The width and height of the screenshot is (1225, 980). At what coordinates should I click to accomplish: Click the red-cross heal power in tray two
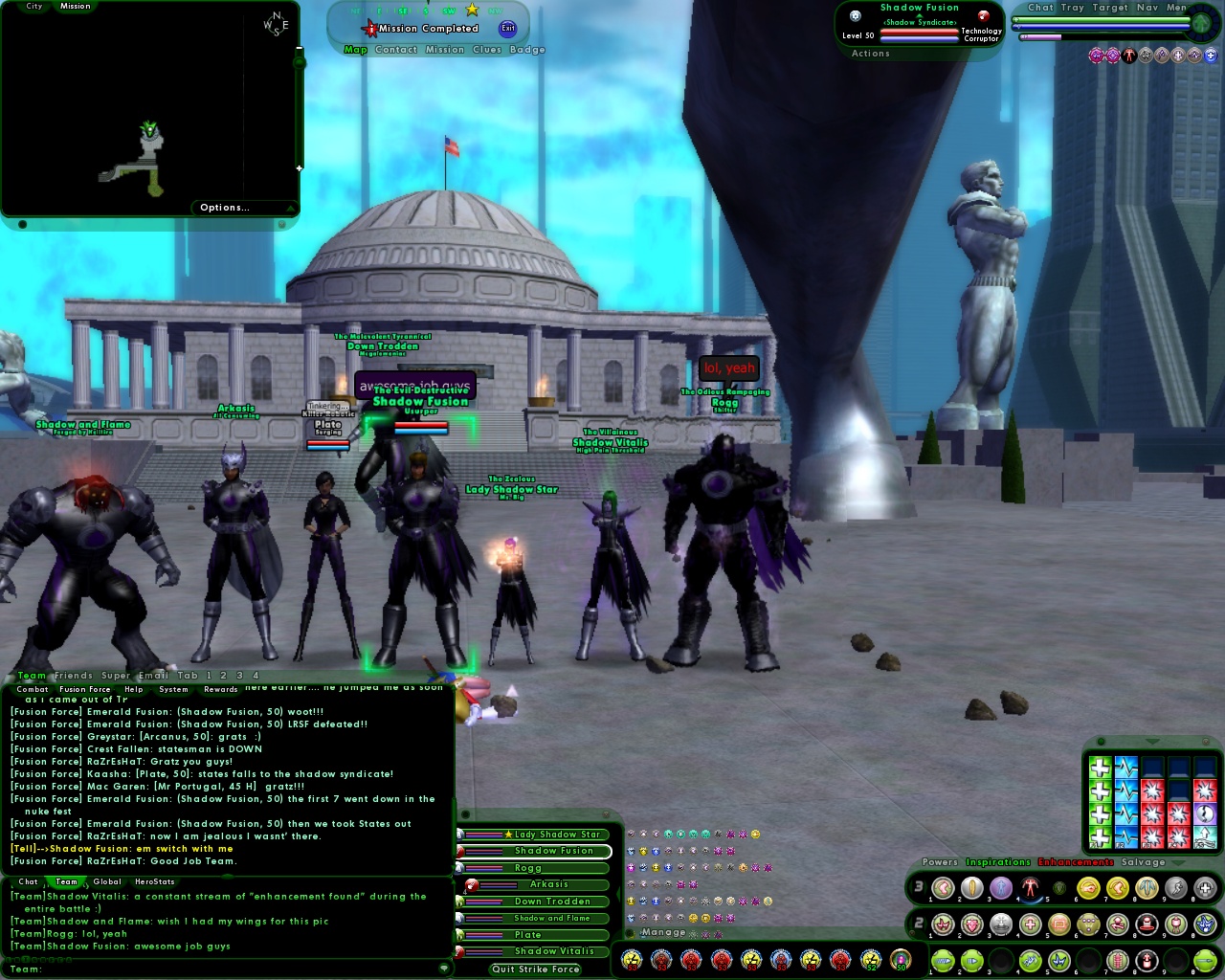[1029, 924]
